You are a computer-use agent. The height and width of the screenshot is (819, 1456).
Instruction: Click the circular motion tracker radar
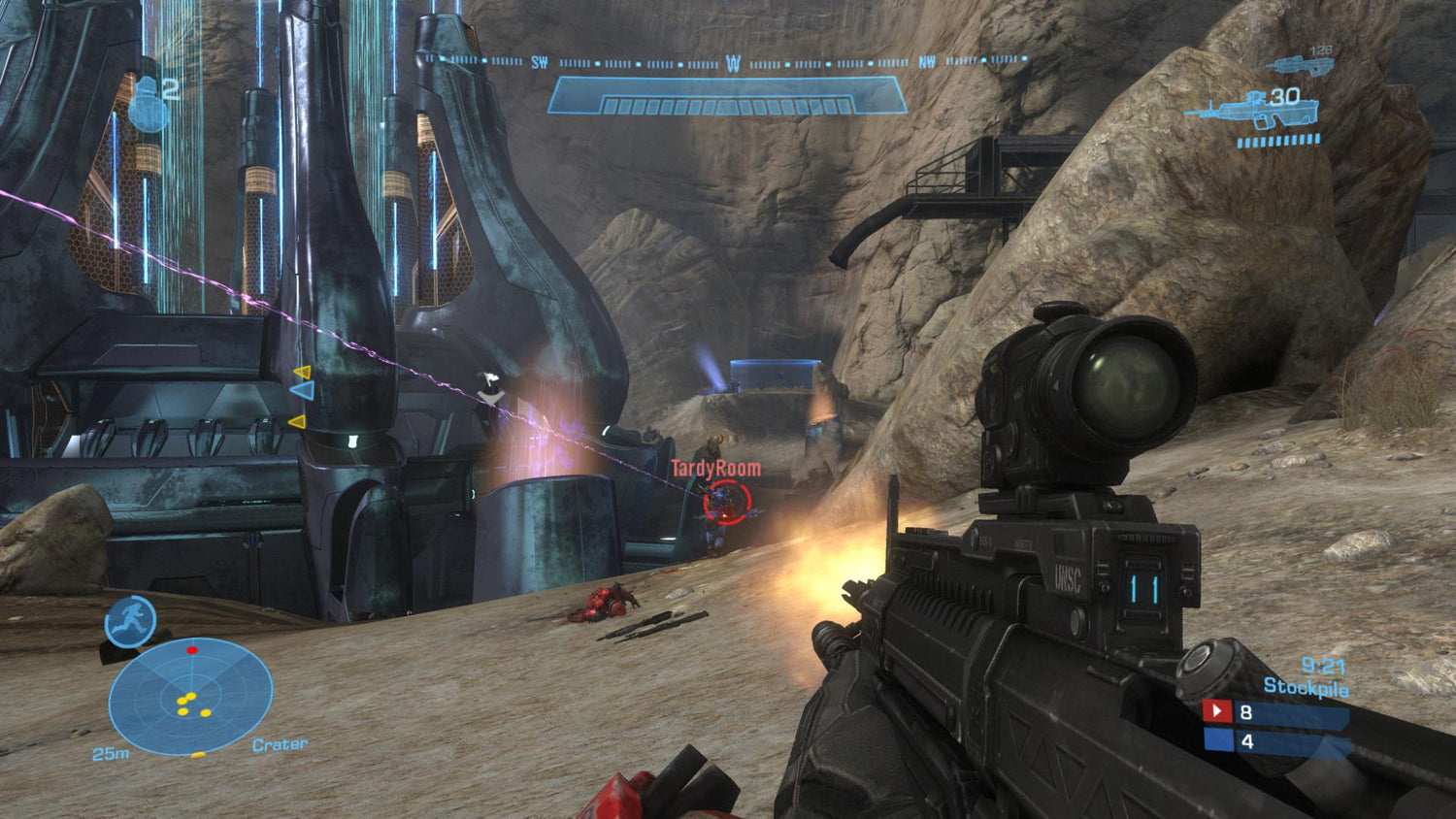tap(190, 696)
